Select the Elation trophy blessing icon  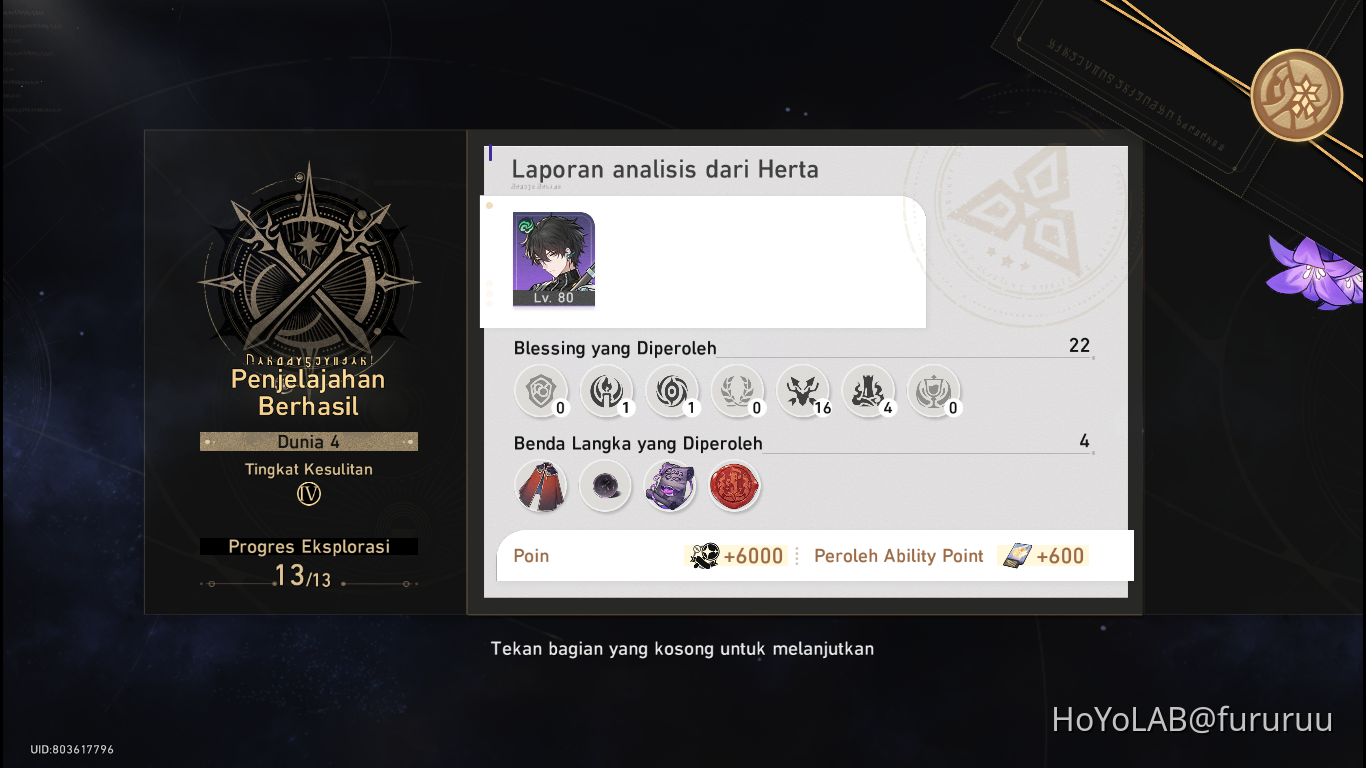[x=934, y=390]
